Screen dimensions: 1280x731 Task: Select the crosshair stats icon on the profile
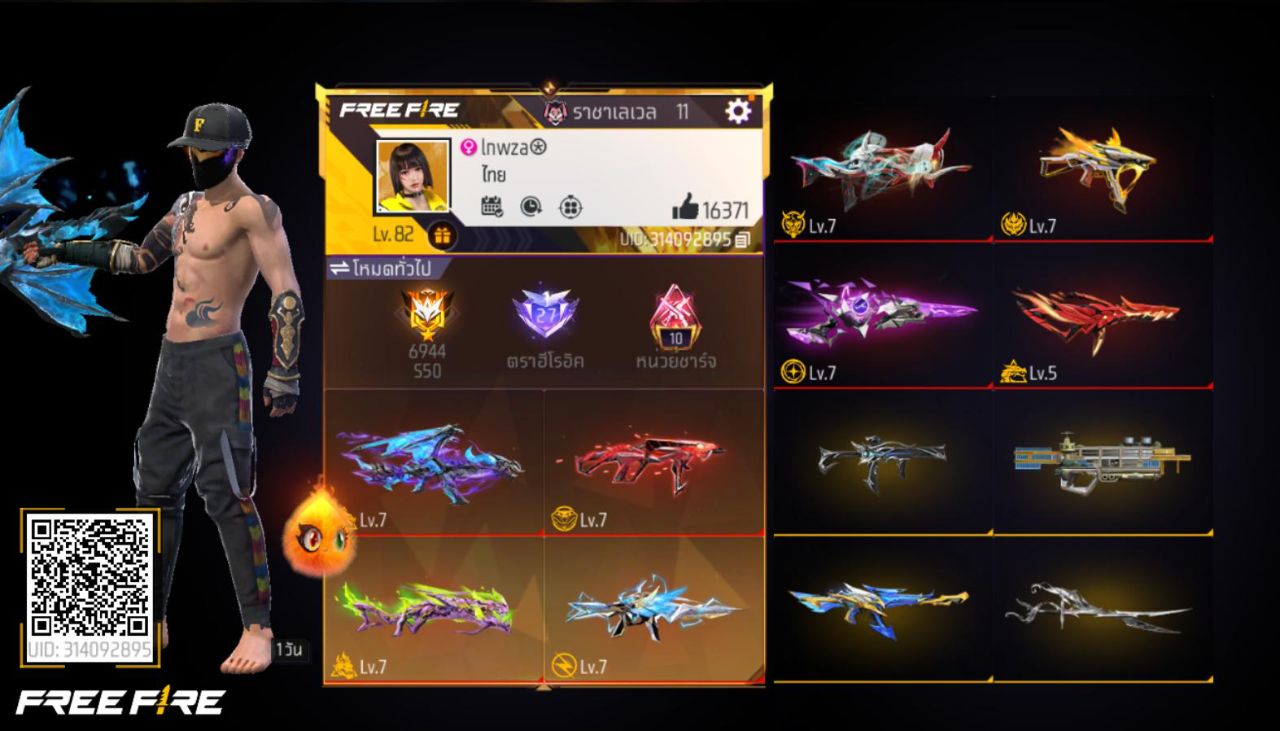pos(570,204)
